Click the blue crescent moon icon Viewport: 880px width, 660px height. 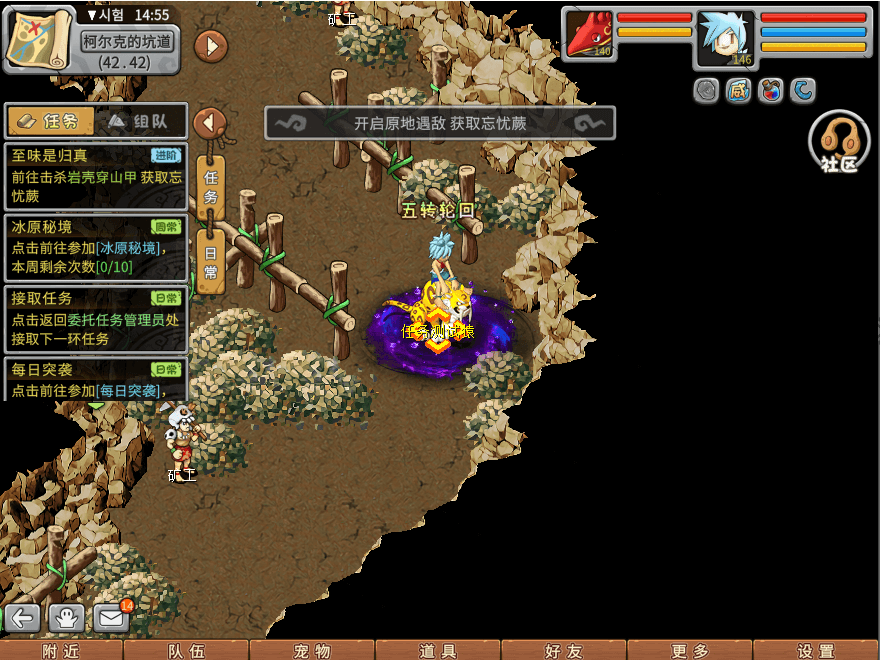(803, 91)
